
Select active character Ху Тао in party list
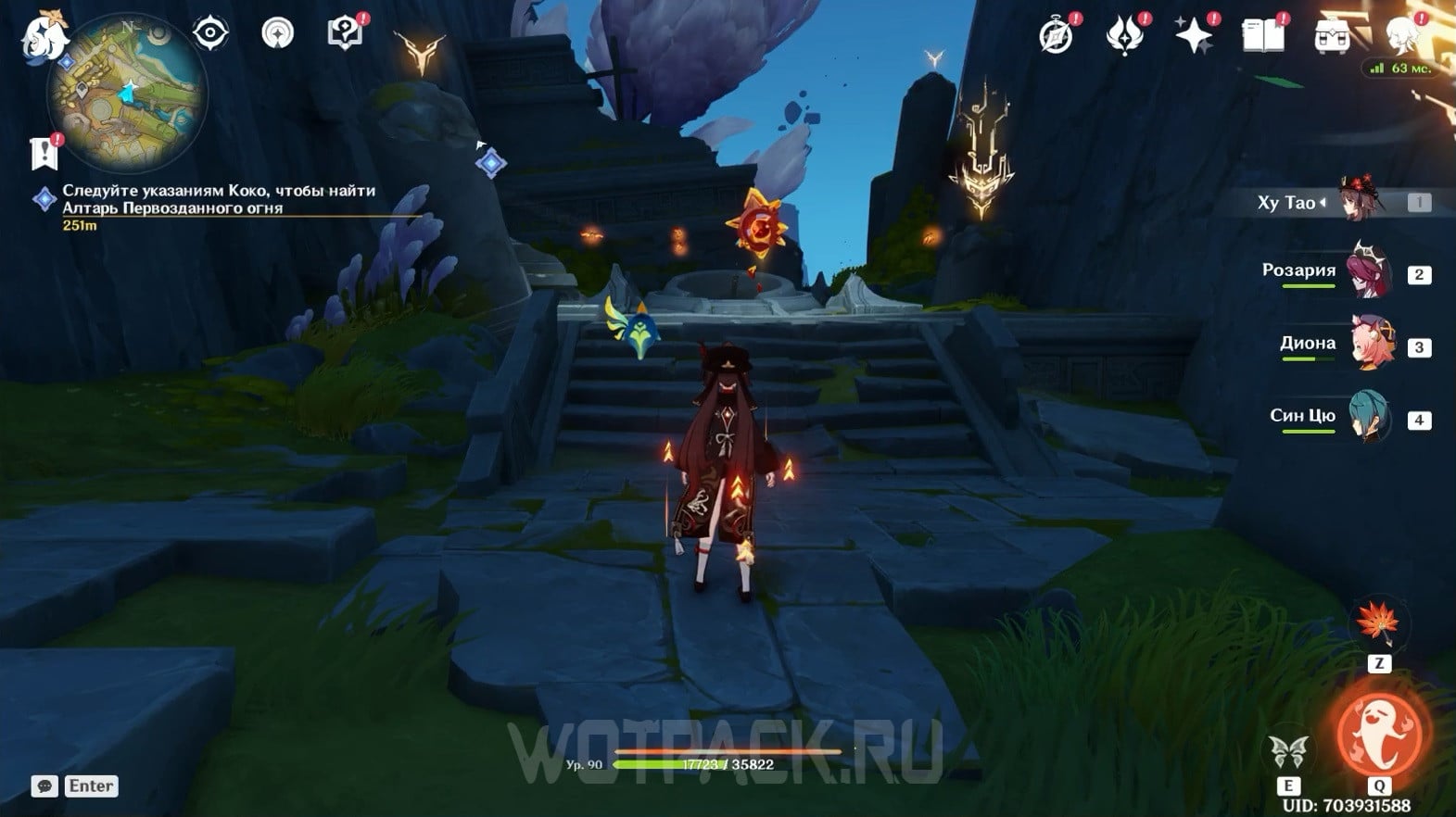tap(1359, 201)
